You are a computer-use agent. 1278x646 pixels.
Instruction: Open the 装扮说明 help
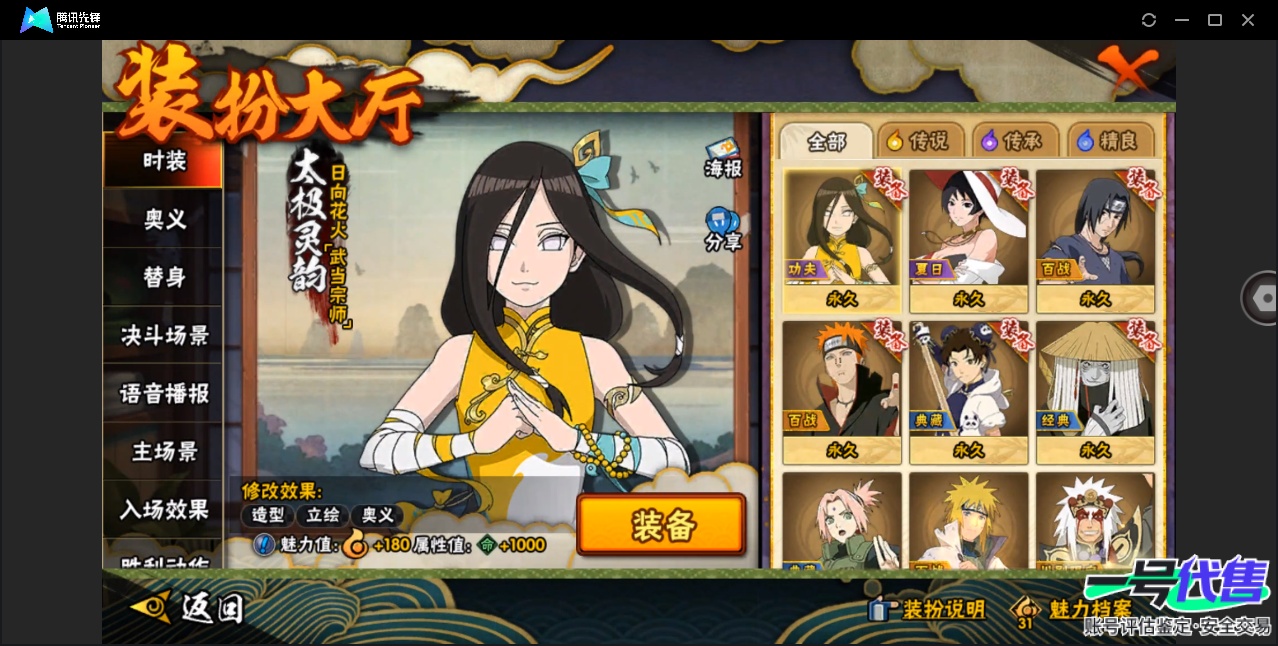coord(929,609)
